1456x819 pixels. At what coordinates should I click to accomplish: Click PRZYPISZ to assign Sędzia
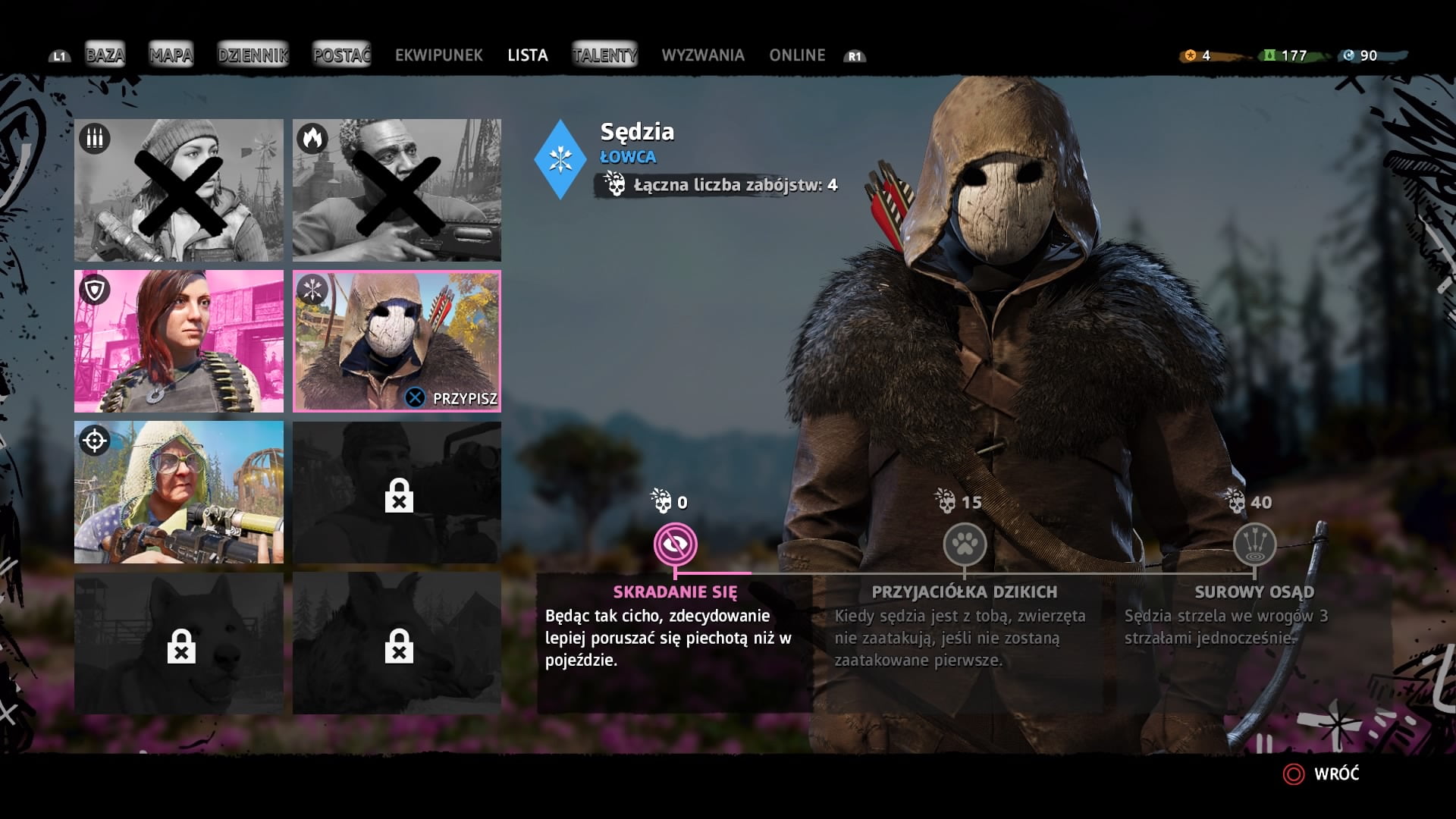(x=453, y=398)
